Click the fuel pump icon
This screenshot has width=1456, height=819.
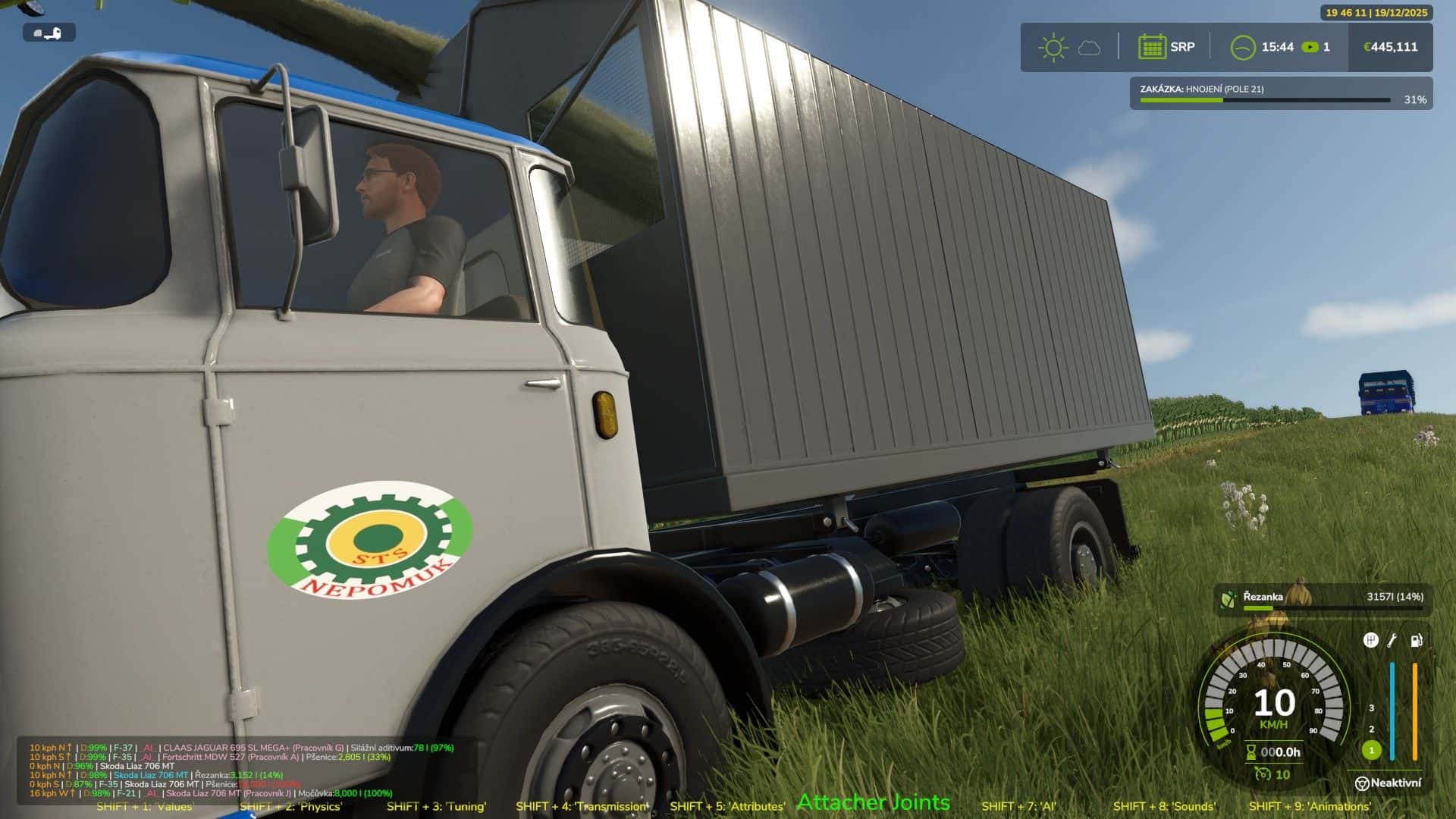click(1416, 641)
